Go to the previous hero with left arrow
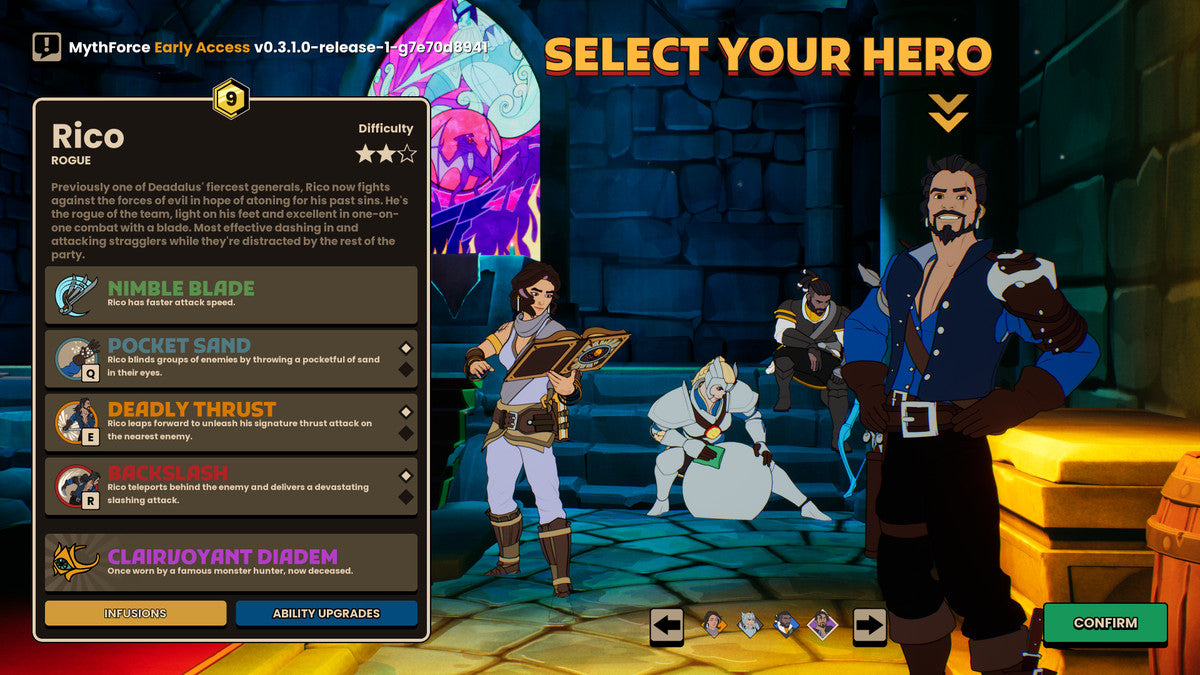 666,626
